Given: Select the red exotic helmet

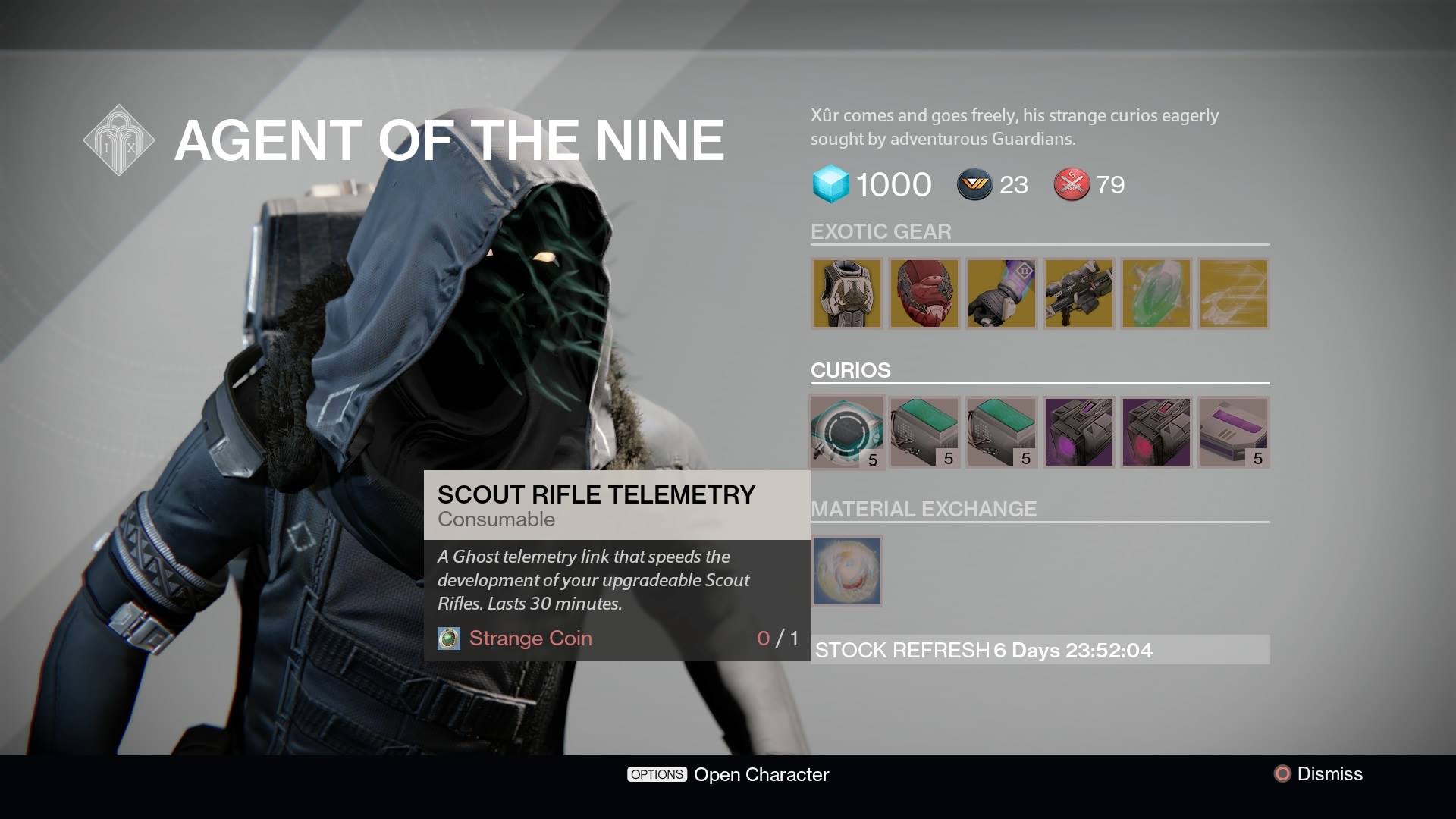Looking at the screenshot, I should [x=924, y=294].
